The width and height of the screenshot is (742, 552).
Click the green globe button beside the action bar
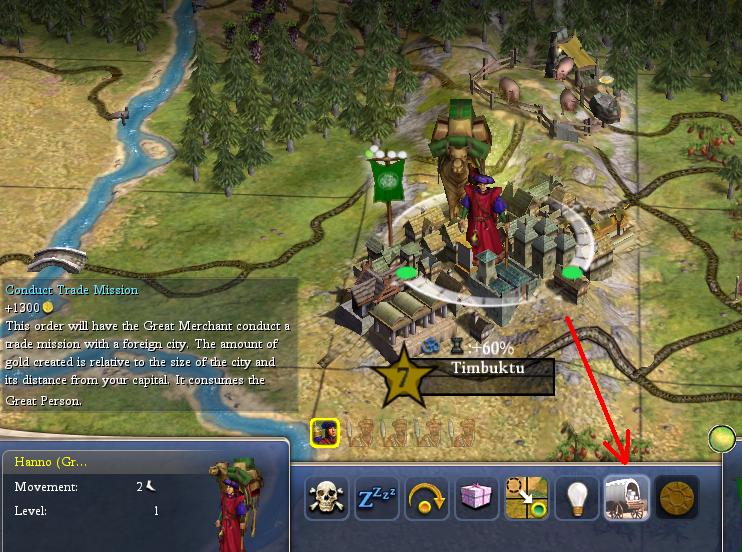tap(722, 438)
